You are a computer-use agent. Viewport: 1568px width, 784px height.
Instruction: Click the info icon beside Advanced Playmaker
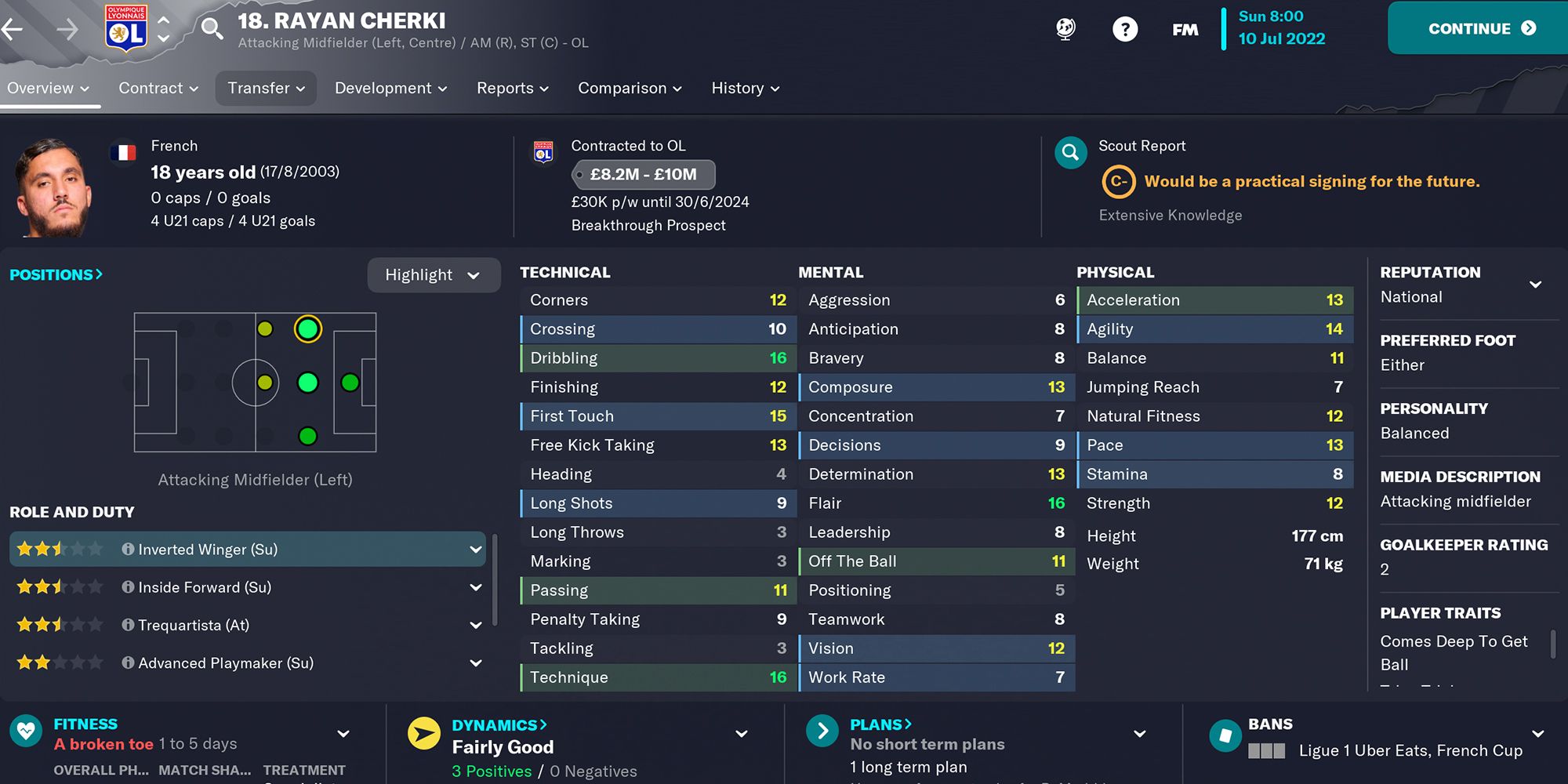click(128, 662)
